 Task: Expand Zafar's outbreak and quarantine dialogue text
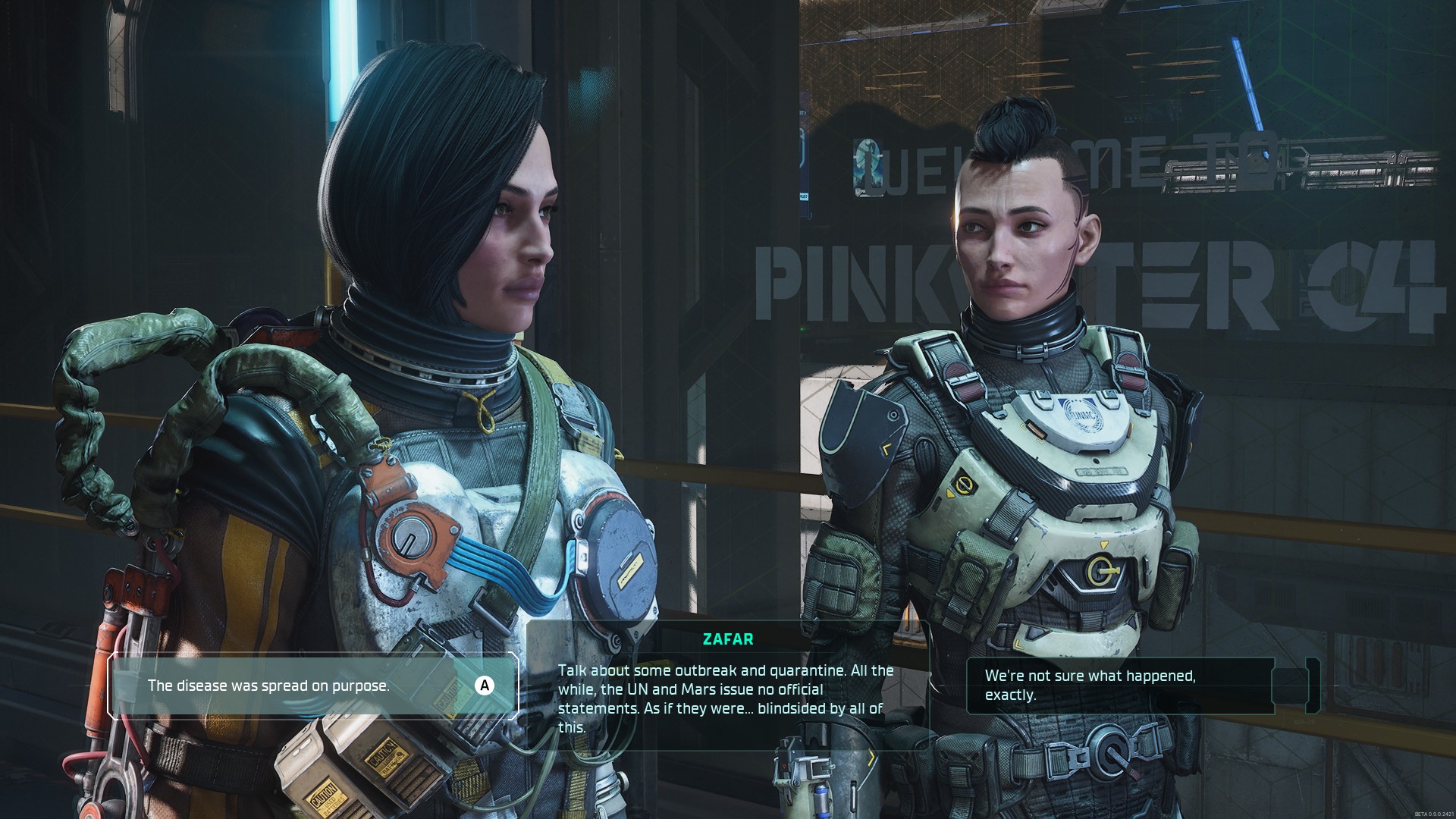pyautogui.click(x=723, y=699)
